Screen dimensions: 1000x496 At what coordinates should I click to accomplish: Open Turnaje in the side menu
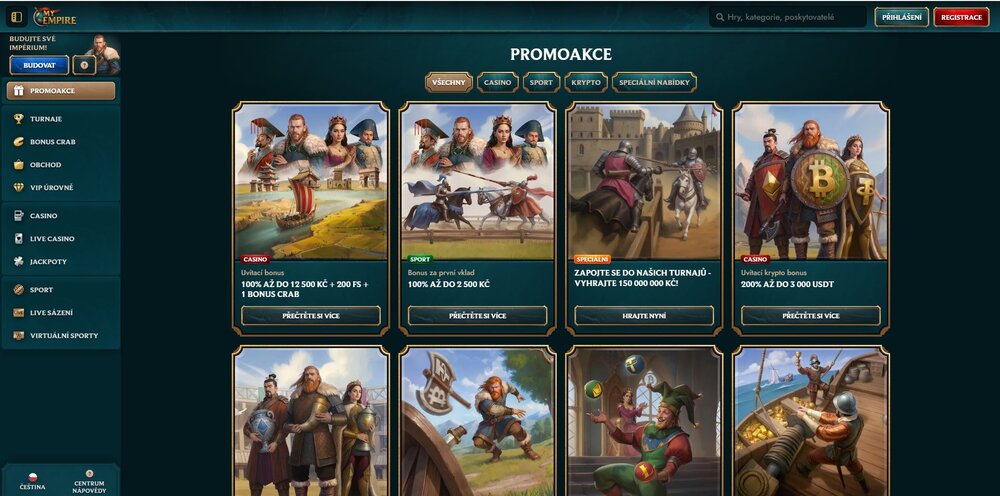pos(46,118)
